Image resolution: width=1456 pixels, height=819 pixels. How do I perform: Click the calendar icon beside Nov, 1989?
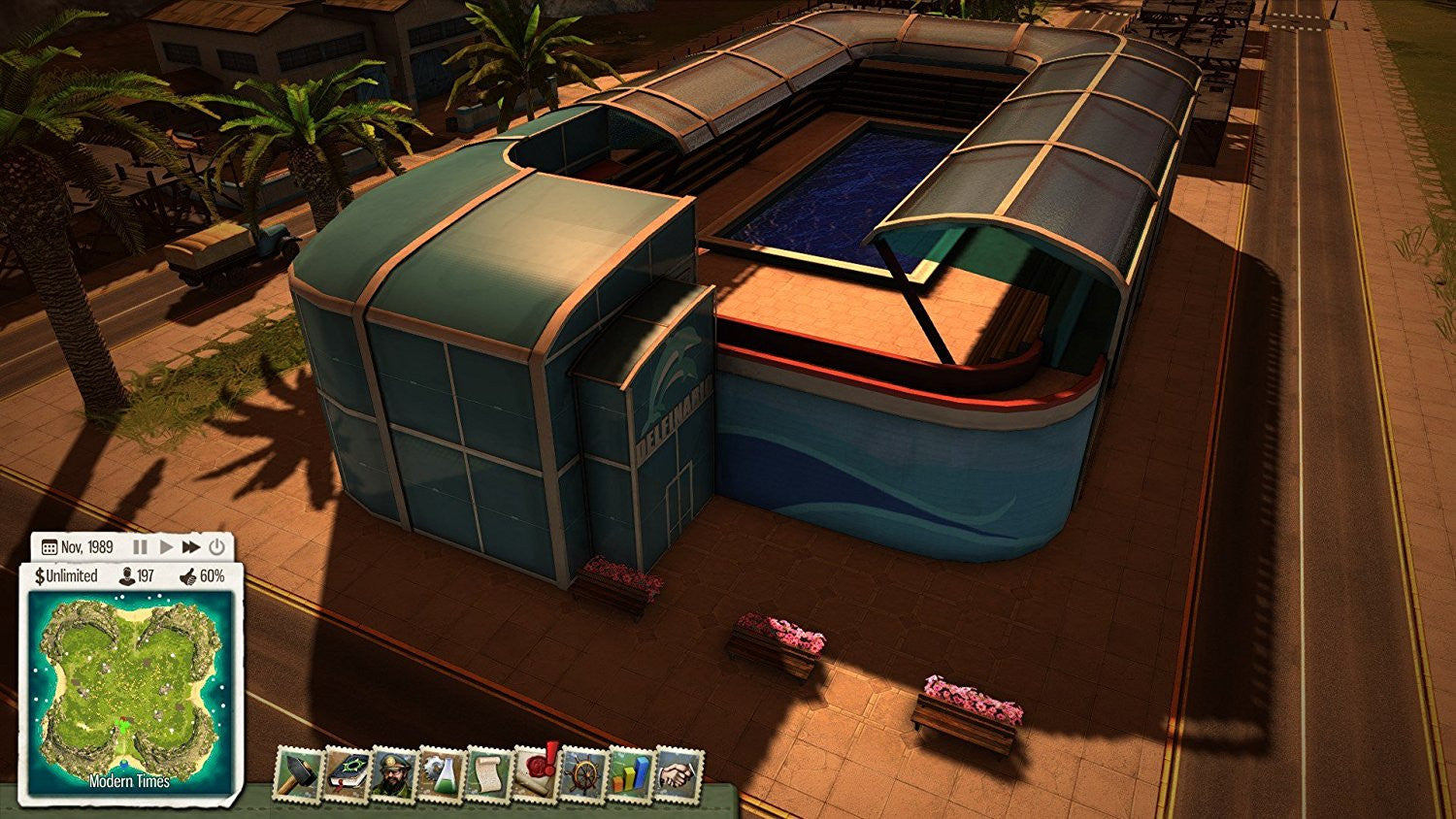pyautogui.click(x=49, y=547)
